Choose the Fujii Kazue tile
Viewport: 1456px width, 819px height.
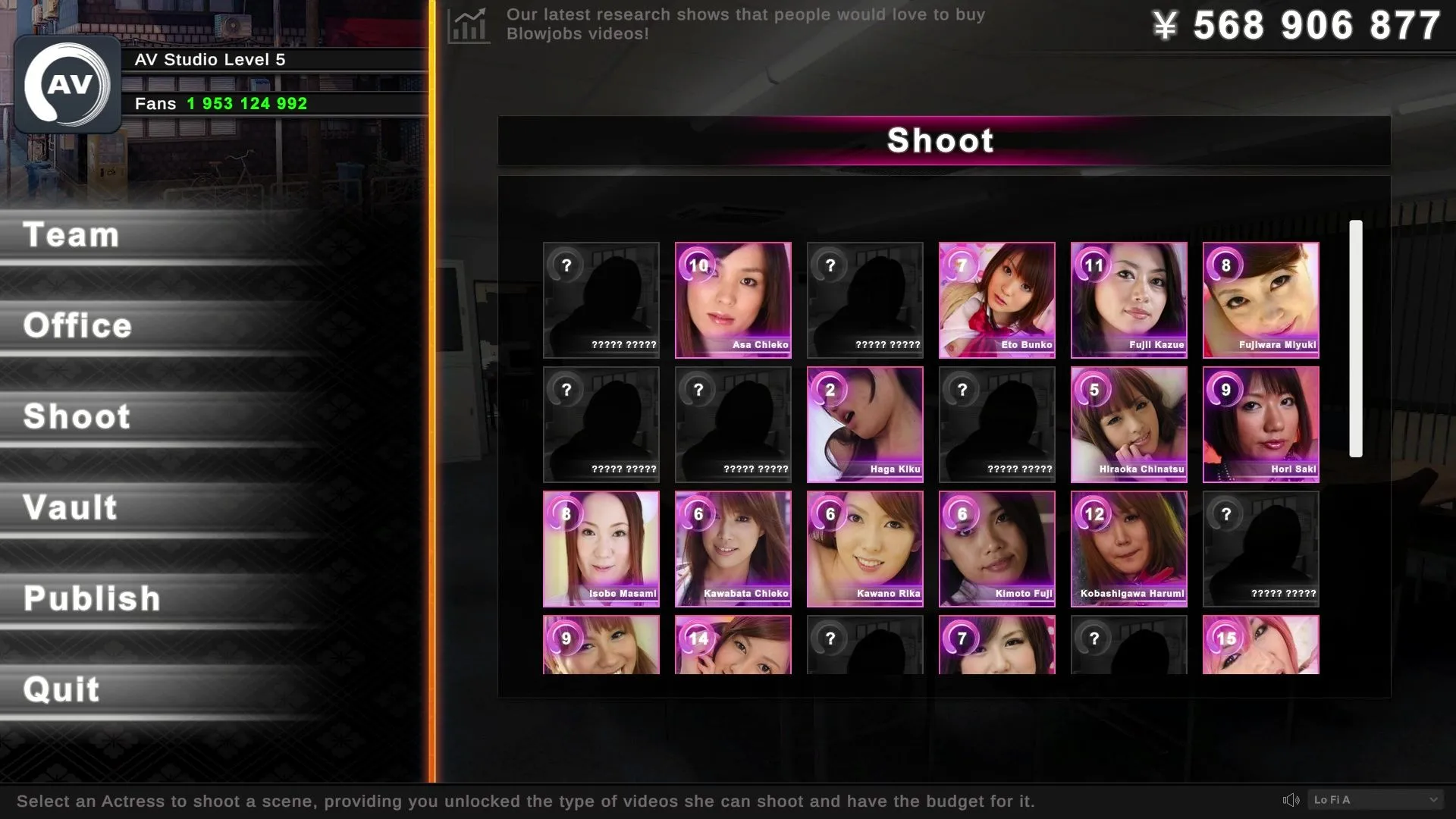[1128, 300]
